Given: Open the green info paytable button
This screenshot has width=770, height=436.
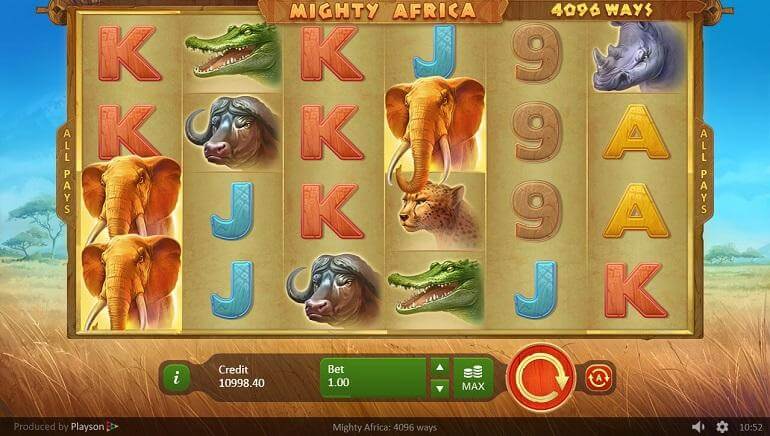Looking at the screenshot, I should [x=176, y=377].
